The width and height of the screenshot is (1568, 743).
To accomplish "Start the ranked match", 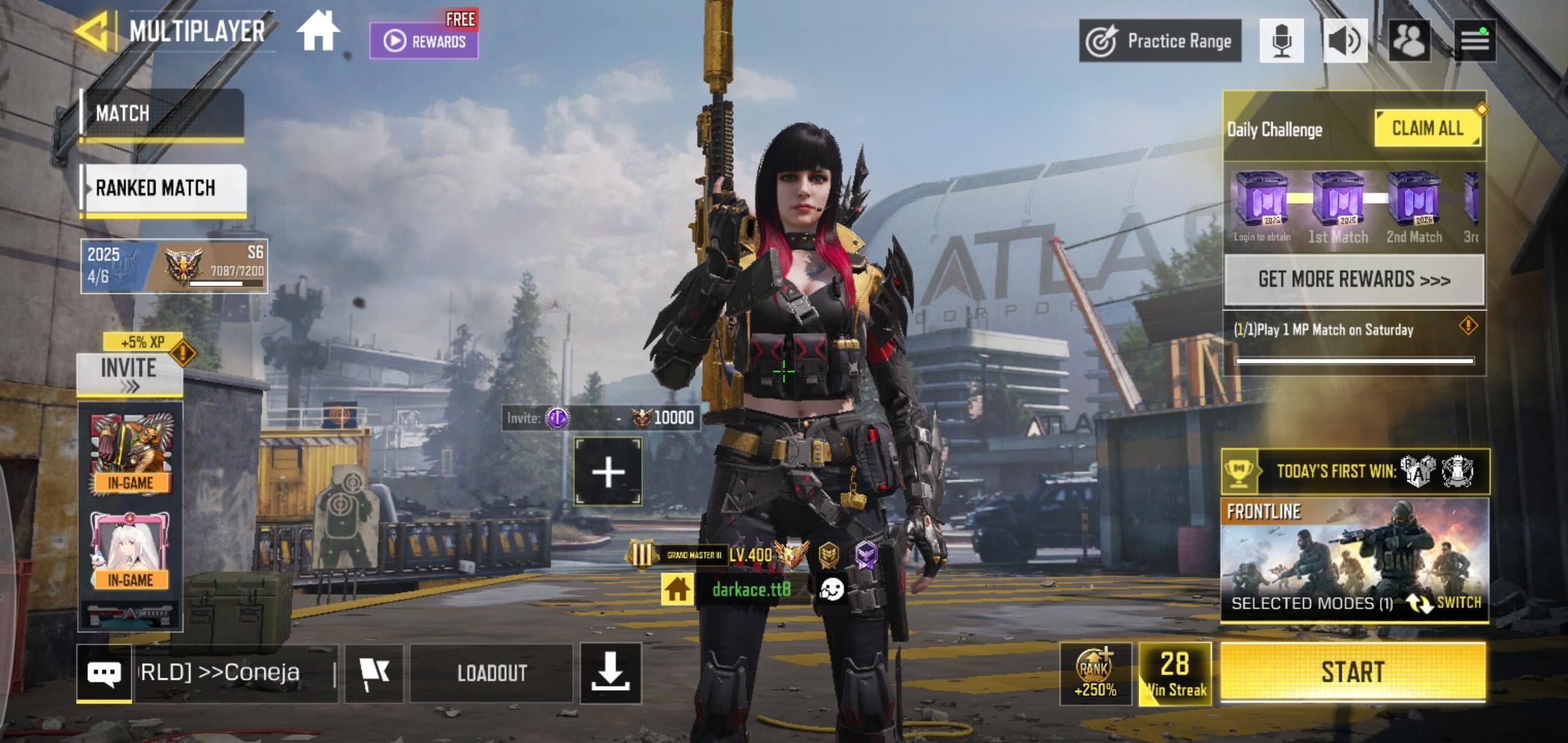I will (x=1352, y=672).
